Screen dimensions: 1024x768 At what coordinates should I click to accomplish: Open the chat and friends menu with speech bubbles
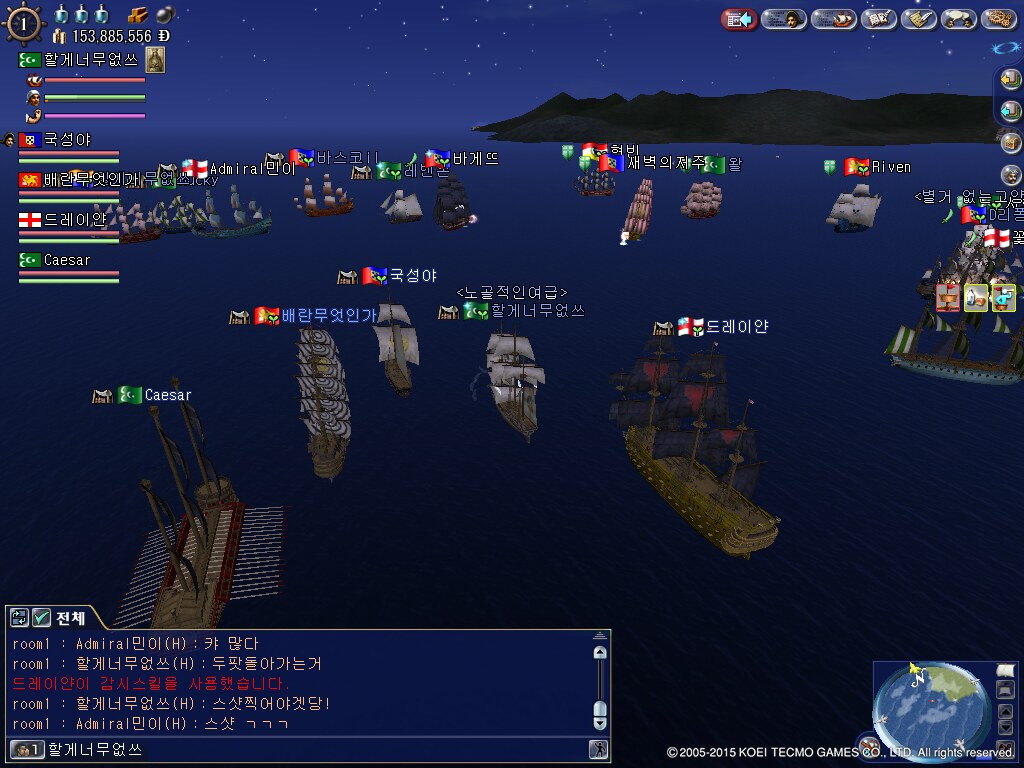958,19
